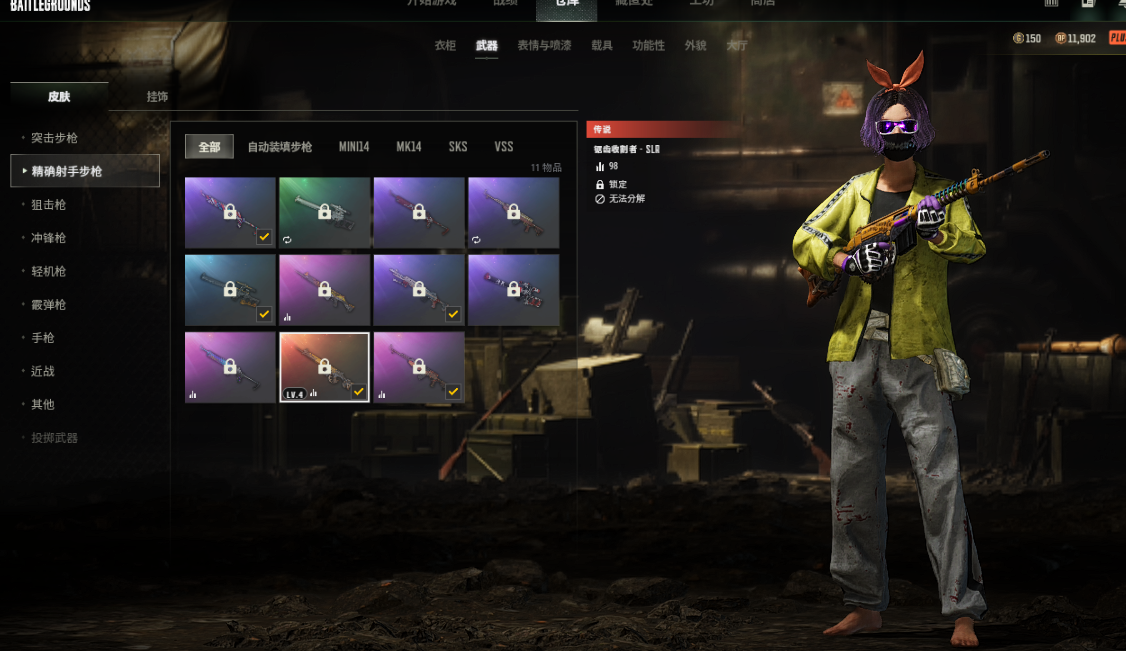Choose the 突击步枪 weapon category
Screen dimensions: 1126x651
pyautogui.click(x=54, y=138)
